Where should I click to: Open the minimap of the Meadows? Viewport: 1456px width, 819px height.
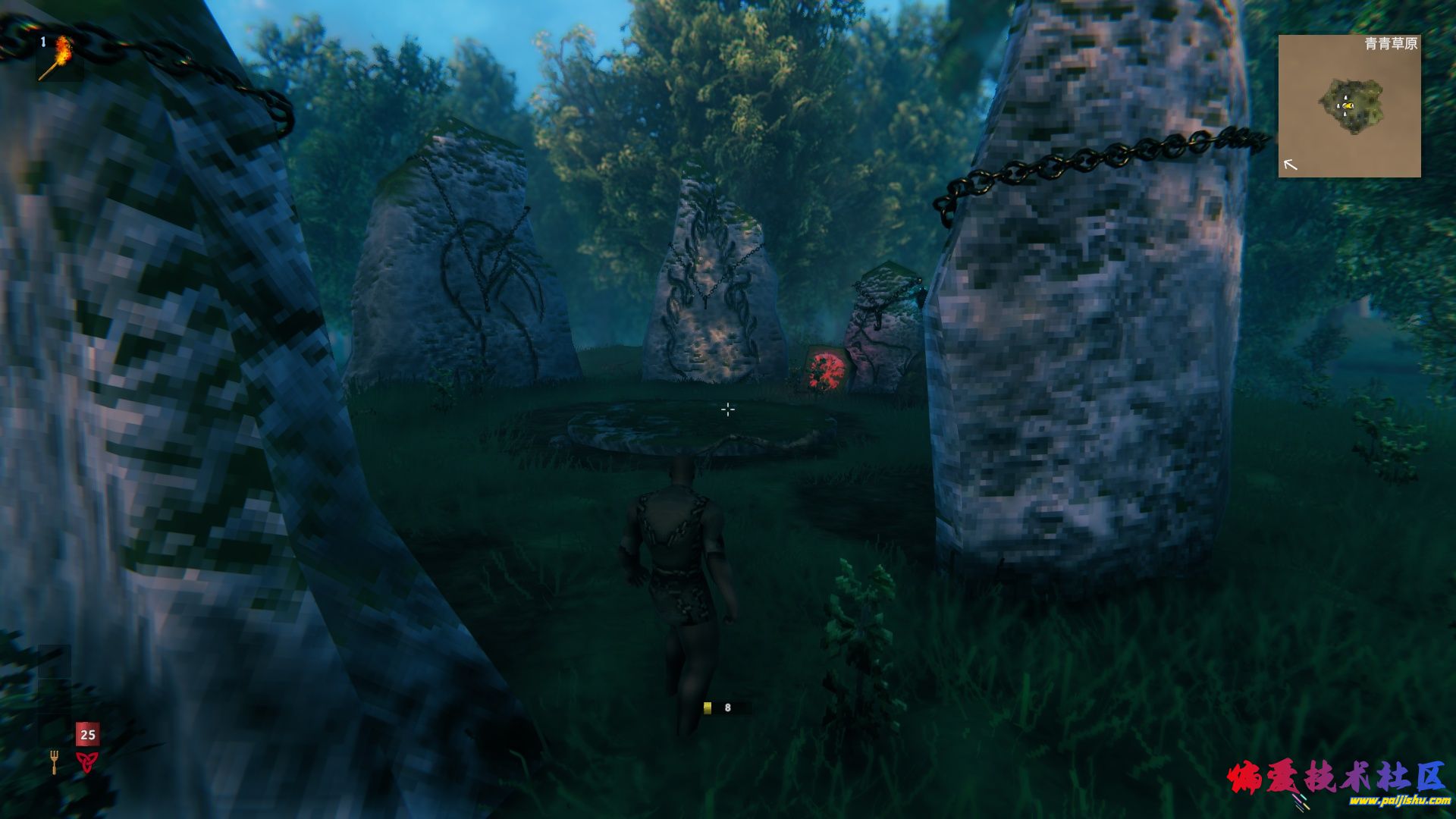tap(1349, 105)
